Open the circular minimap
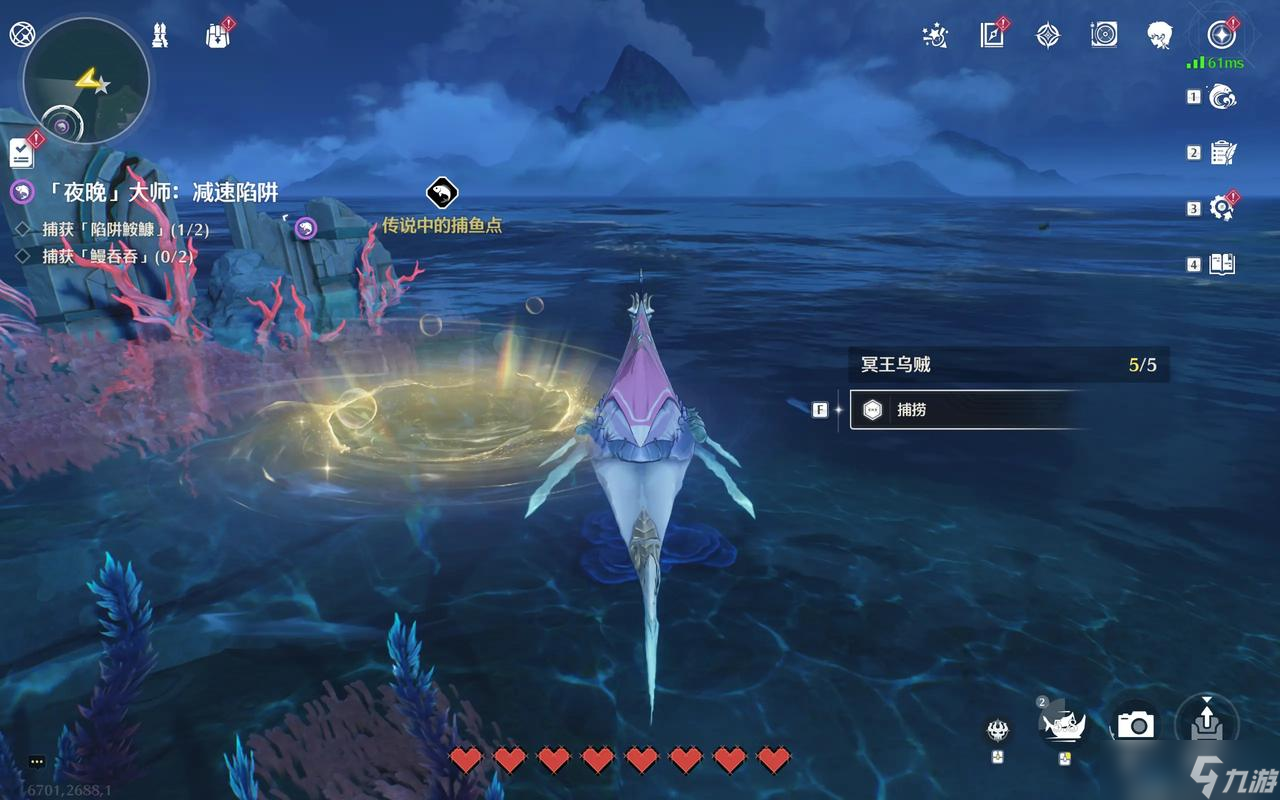 pyautogui.click(x=86, y=82)
